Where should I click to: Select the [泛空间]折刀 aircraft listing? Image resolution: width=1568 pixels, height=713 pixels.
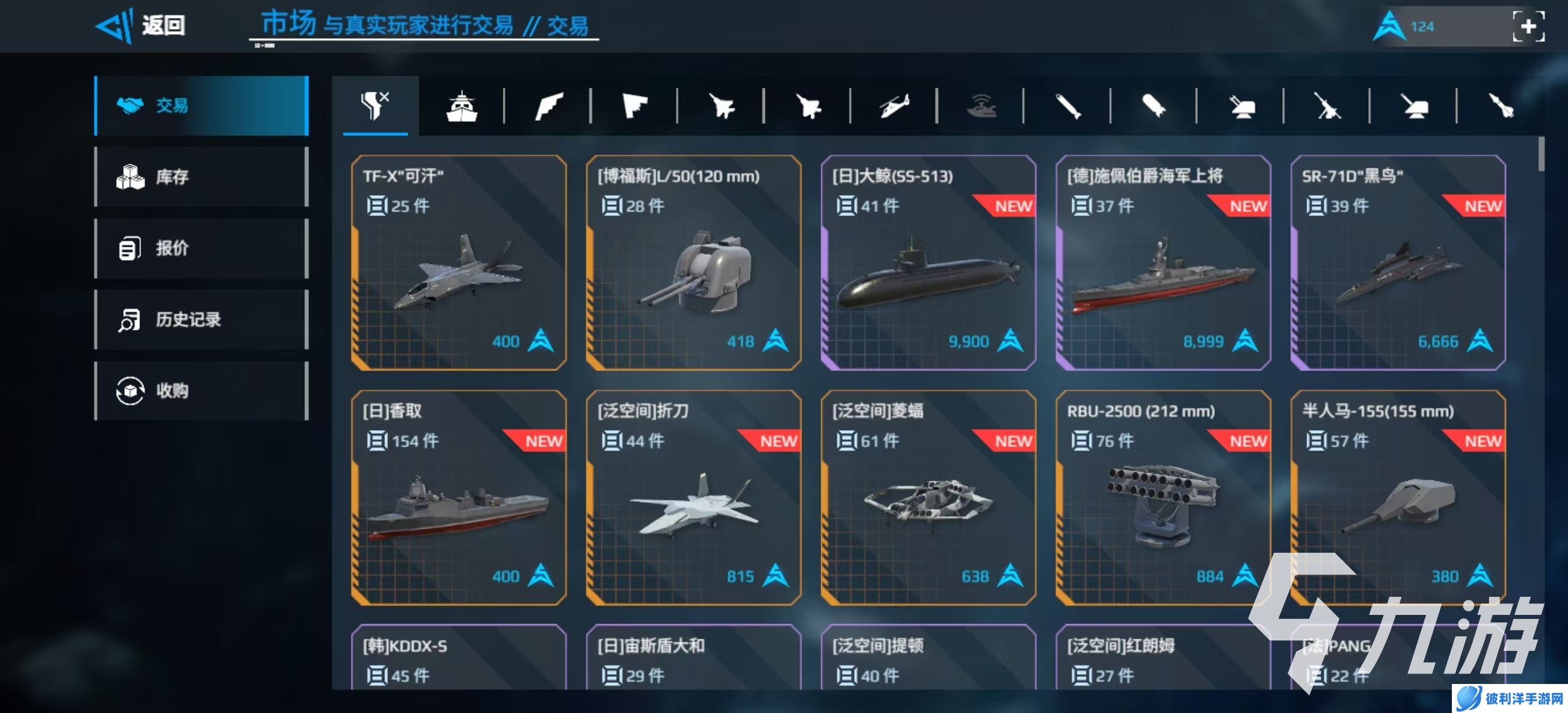693,498
